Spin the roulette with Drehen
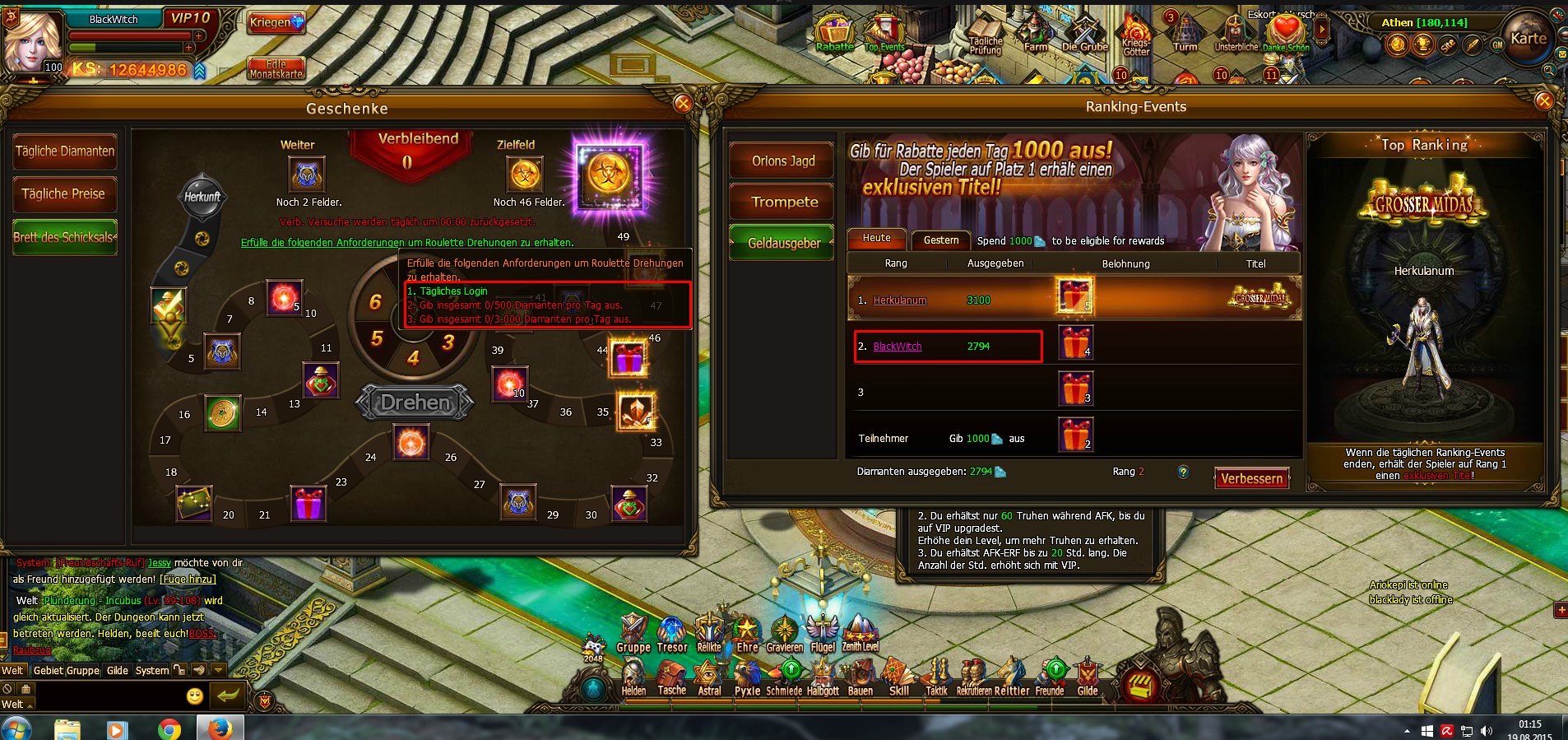Screen dimensions: 1568x740 click(x=415, y=403)
